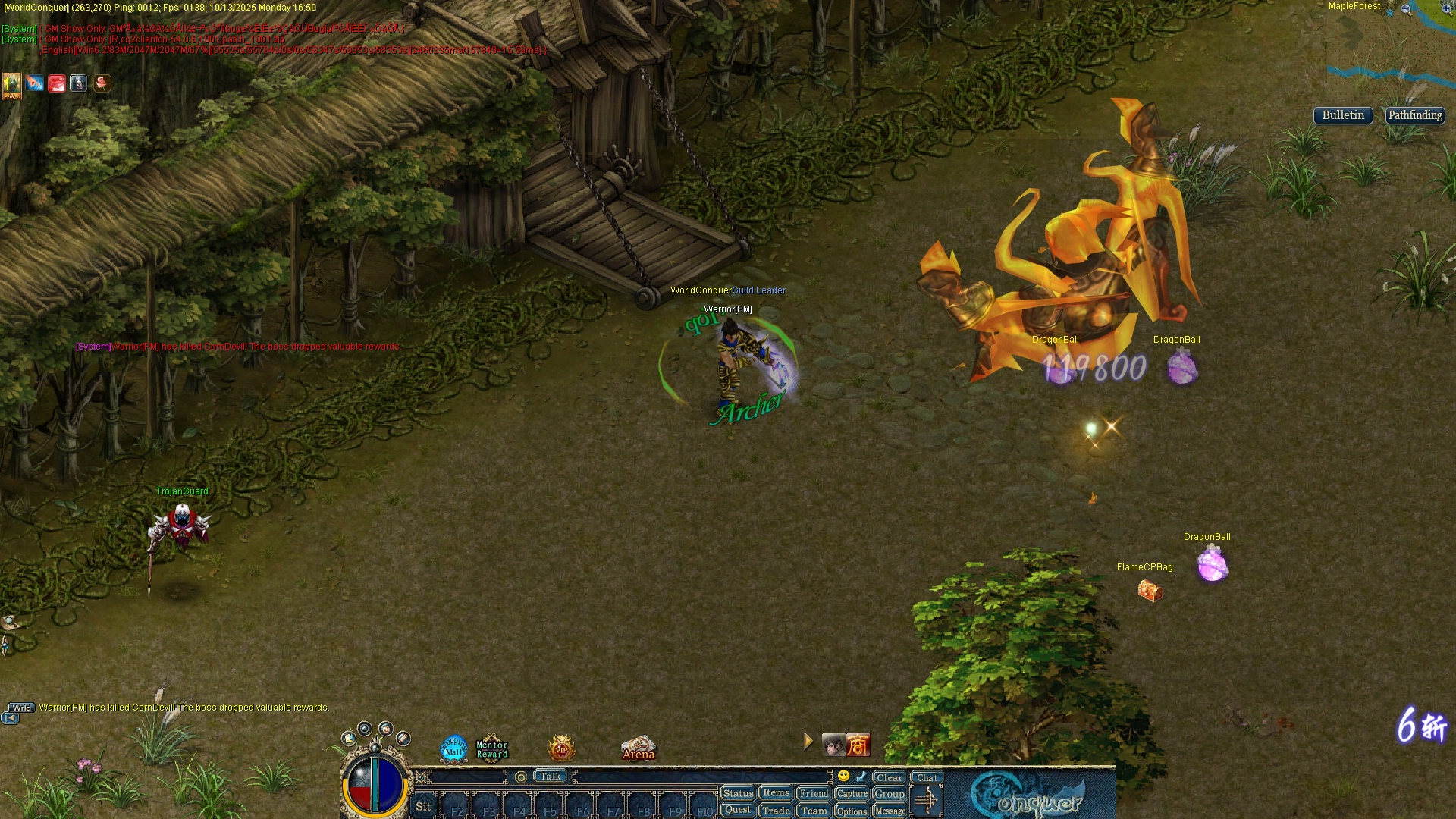This screenshot has width=1456, height=819.
Task: Open the Shopping Mall
Action: (453, 748)
